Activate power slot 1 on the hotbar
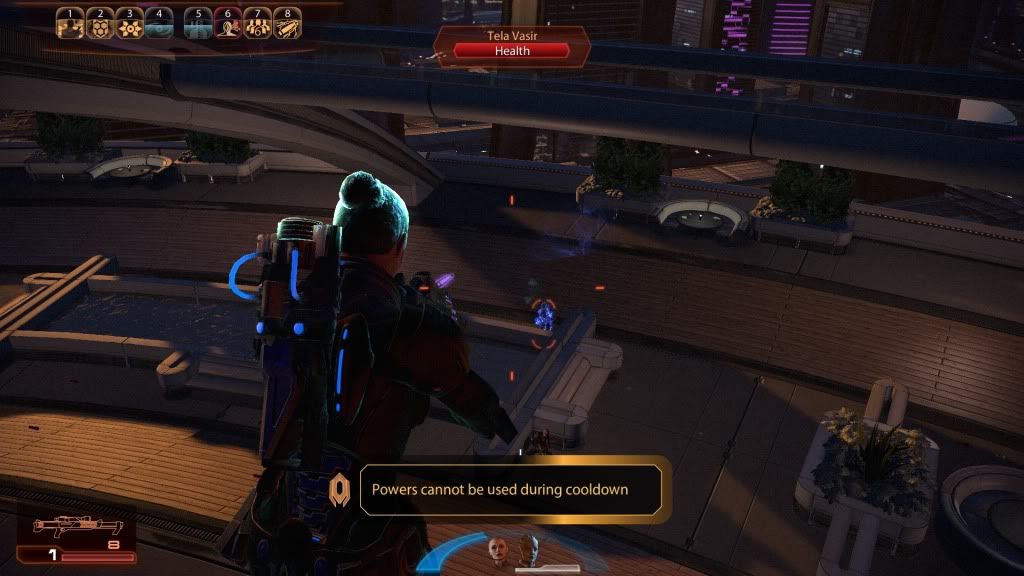 [69, 24]
